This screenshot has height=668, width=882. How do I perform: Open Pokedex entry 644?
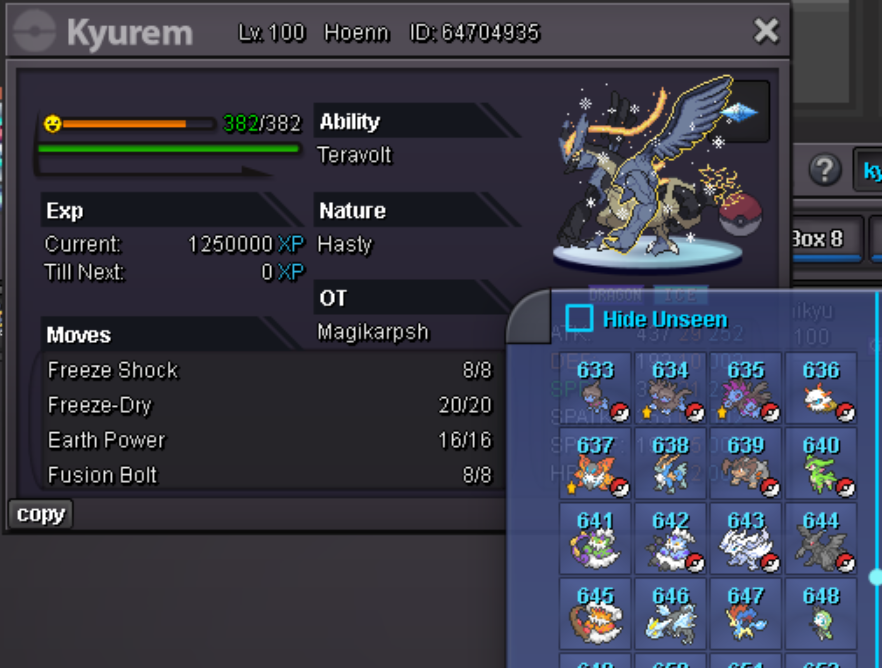pyautogui.click(x=821, y=538)
